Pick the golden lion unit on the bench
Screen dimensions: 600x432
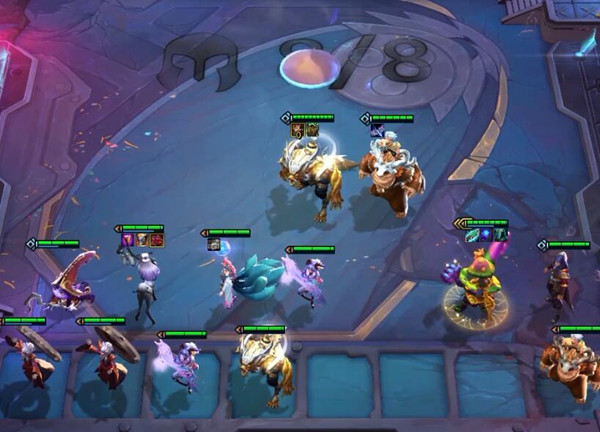(264, 366)
